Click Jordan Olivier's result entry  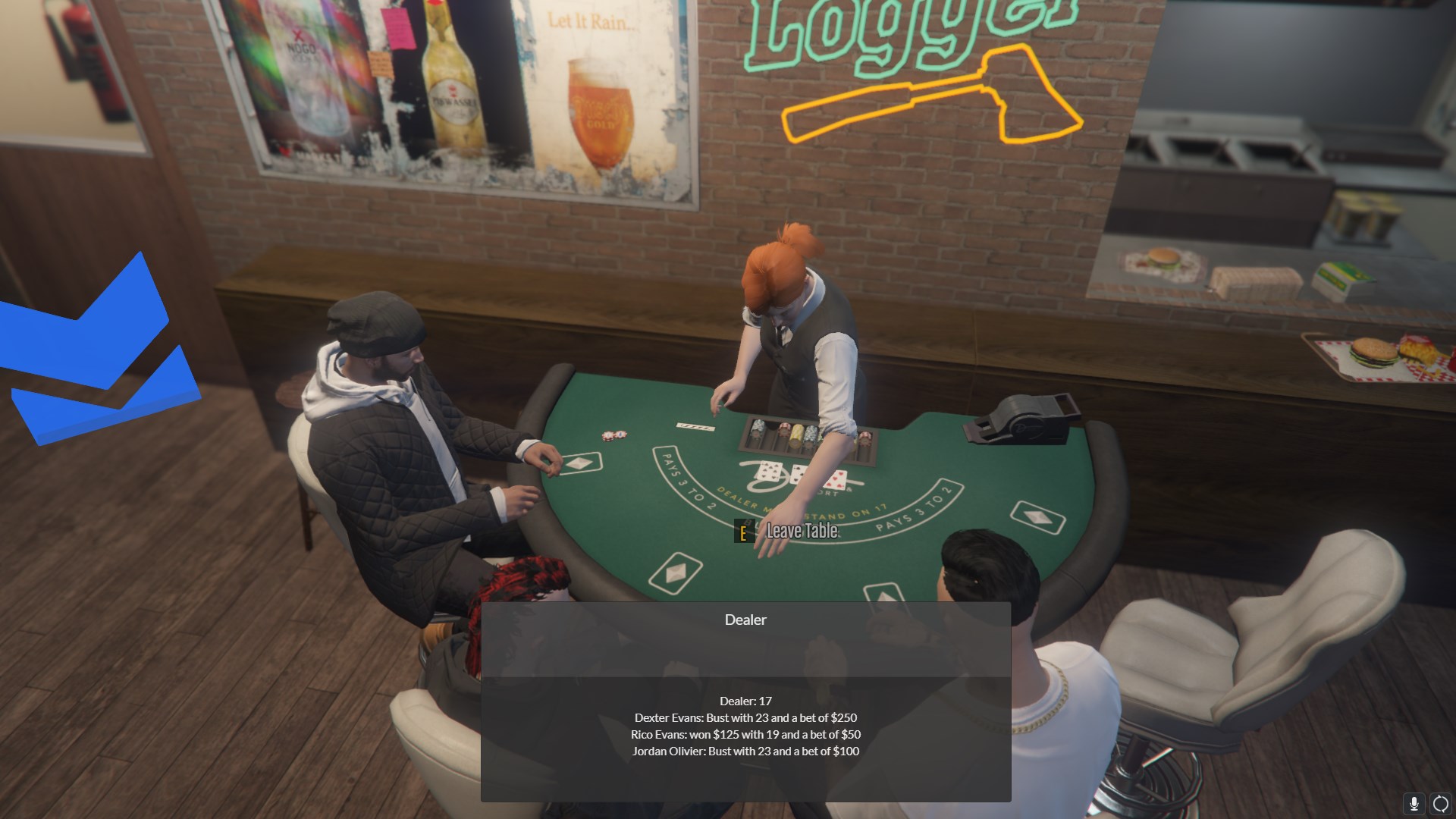(746, 751)
